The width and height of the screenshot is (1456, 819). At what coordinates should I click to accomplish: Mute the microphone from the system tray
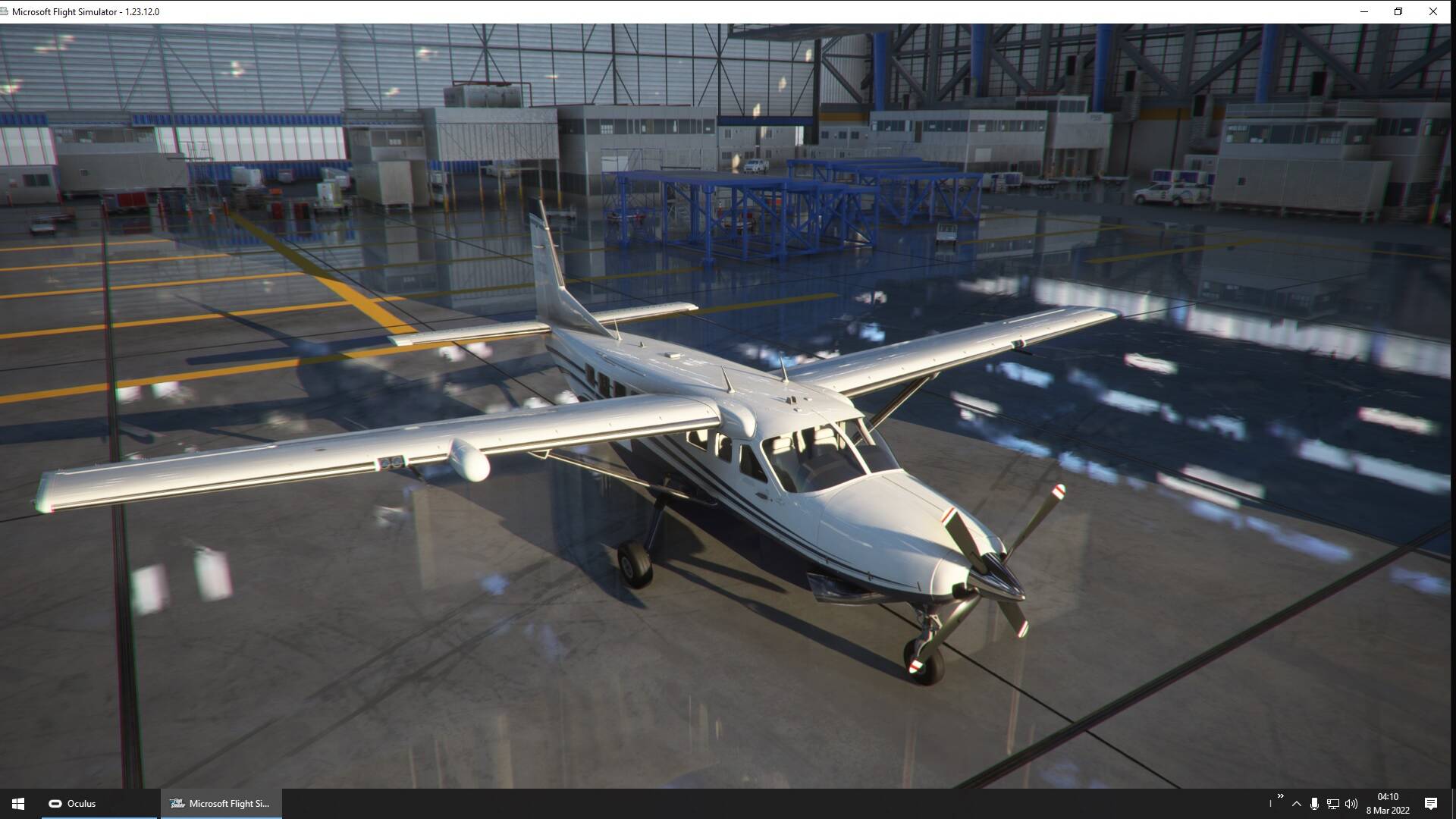tap(1313, 803)
